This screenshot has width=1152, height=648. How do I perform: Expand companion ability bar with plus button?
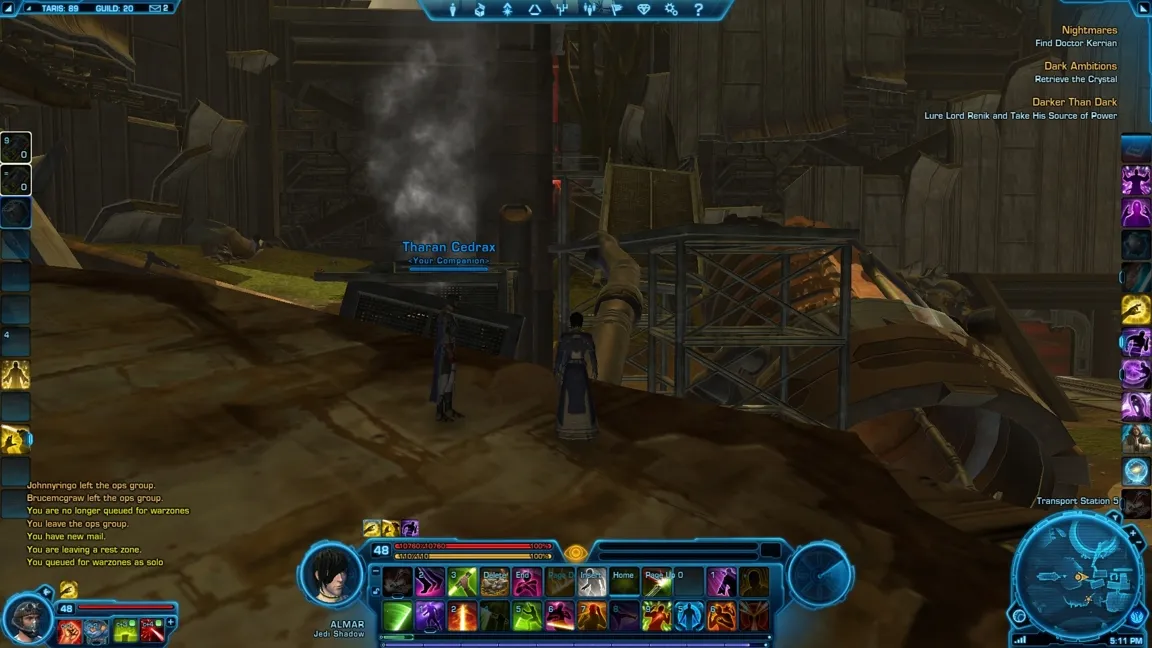pos(171,622)
